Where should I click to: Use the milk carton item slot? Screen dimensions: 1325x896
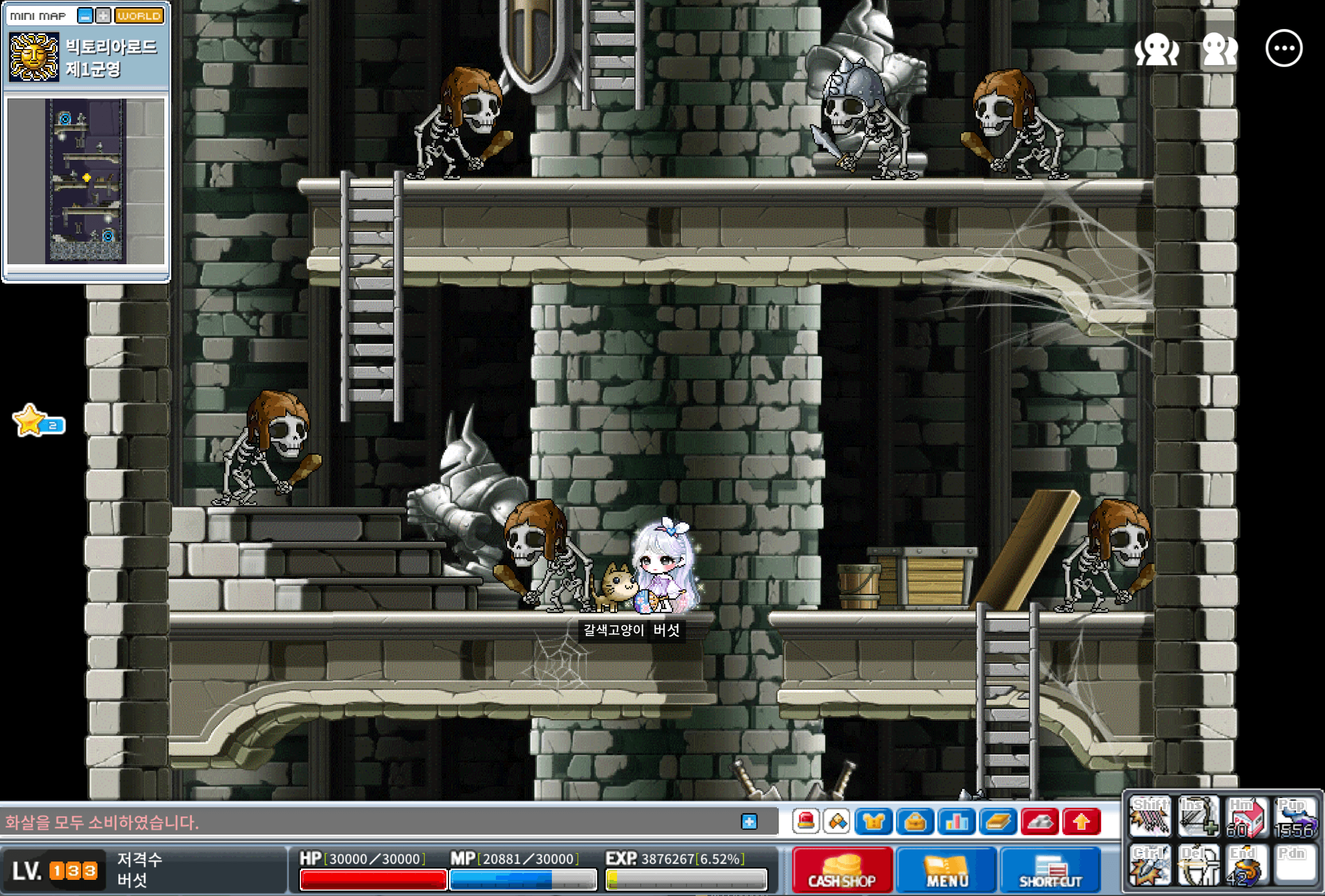[x=1245, y=816]
